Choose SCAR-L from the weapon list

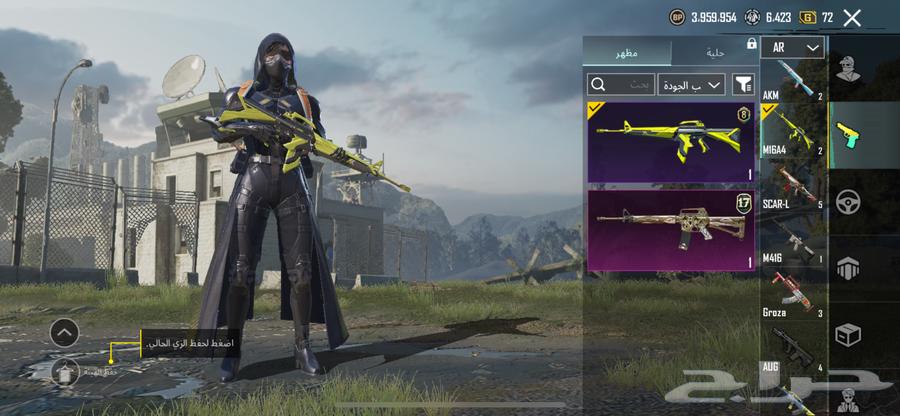tap(792, 185)
